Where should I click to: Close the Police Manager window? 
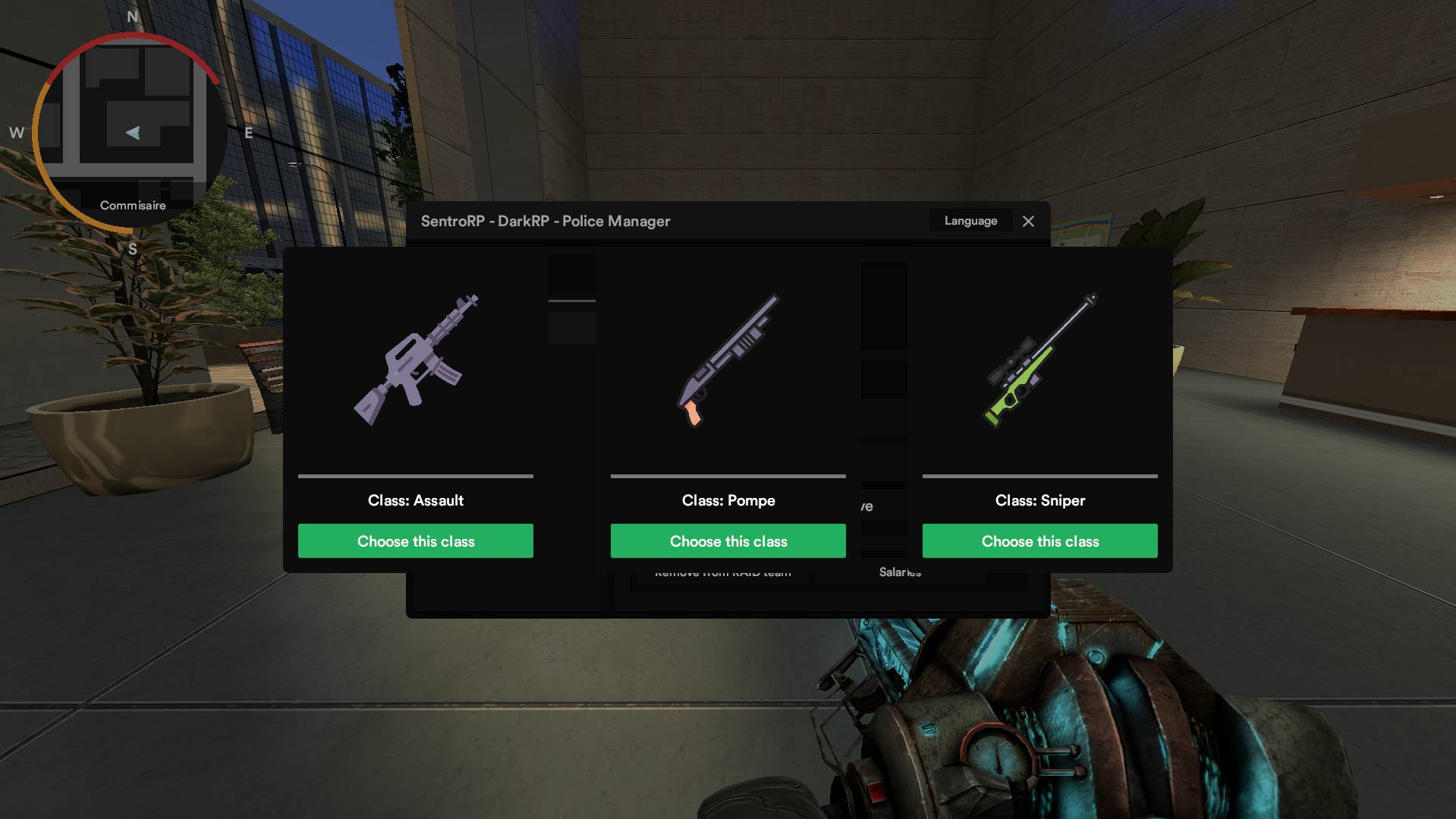pos(1028,221)
